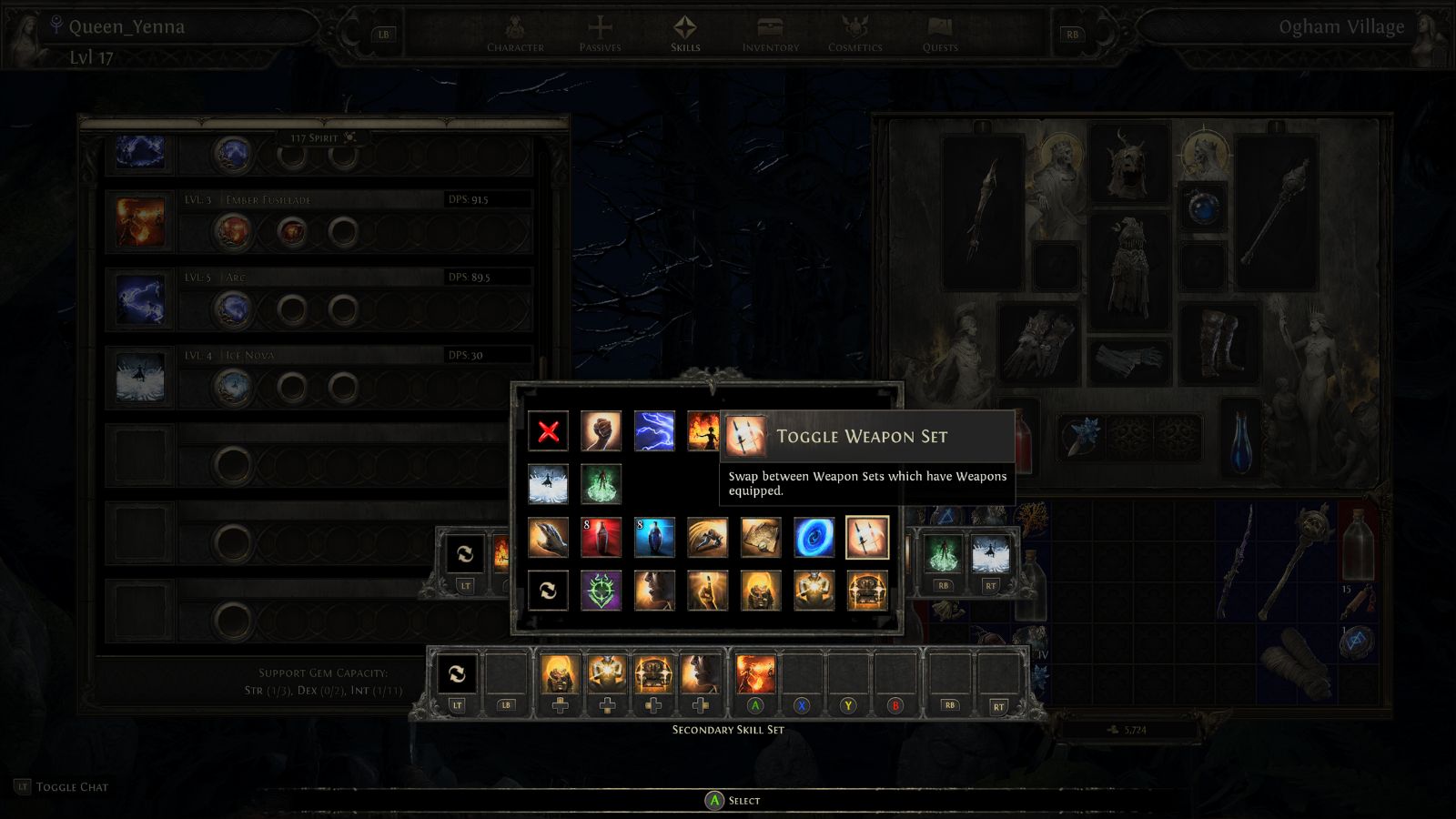Click the RB bumper button on the top bar

pos(1071,34)
